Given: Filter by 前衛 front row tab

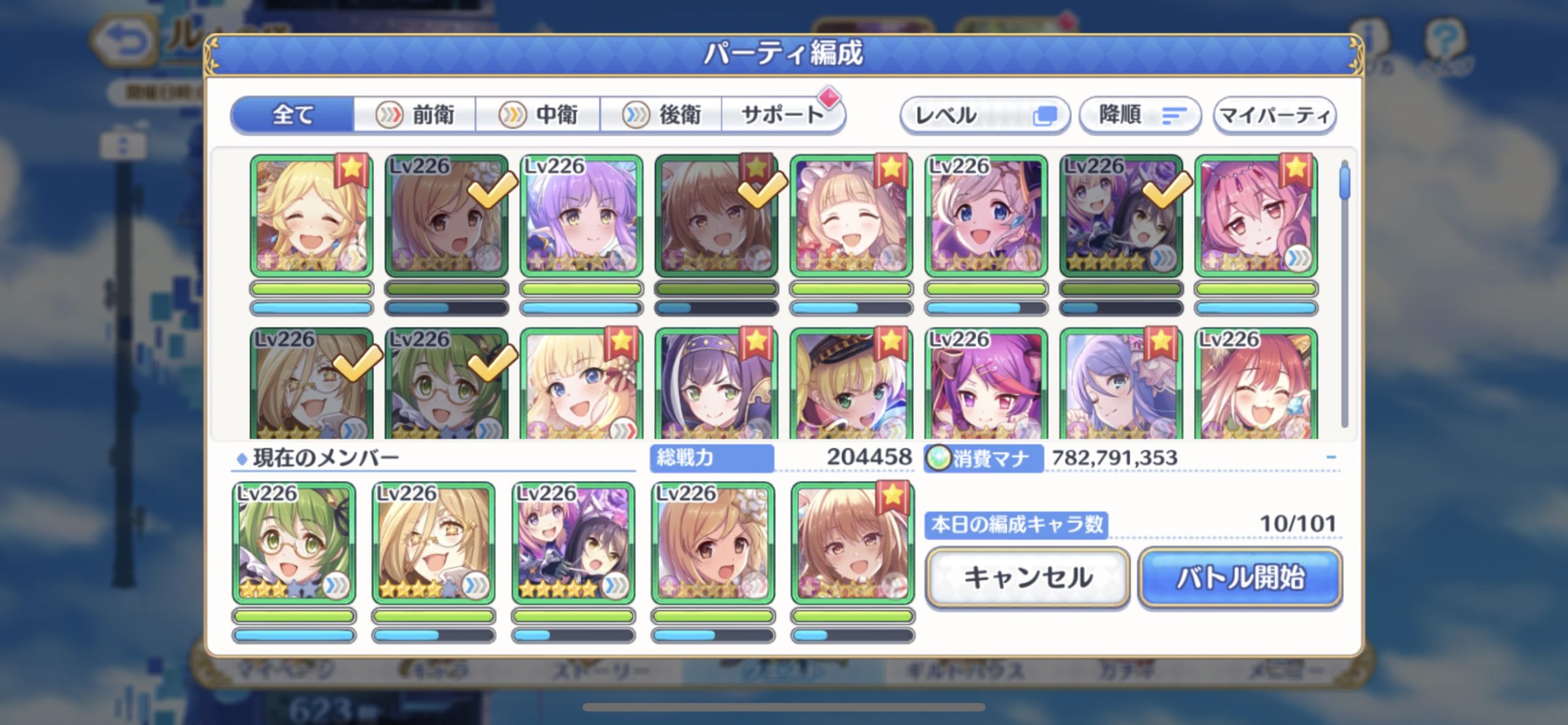Looking at the screenshot, I should pos(416,115).
